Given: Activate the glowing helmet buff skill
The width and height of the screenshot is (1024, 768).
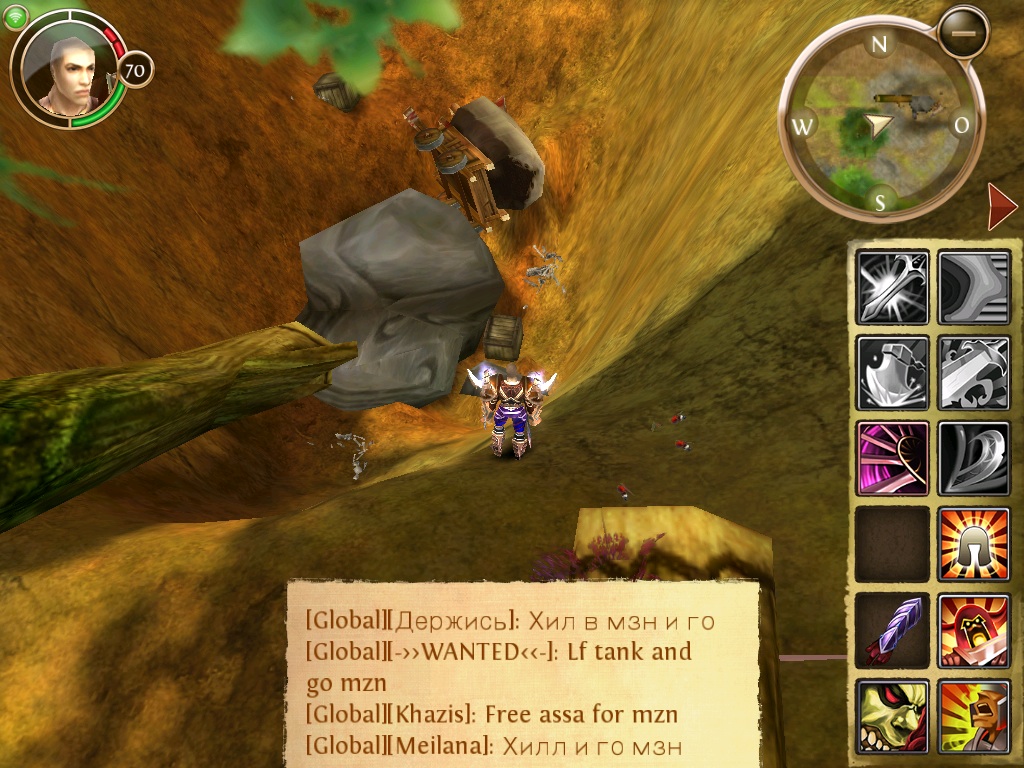Looking at the screenshot, I should pos(974,544).
